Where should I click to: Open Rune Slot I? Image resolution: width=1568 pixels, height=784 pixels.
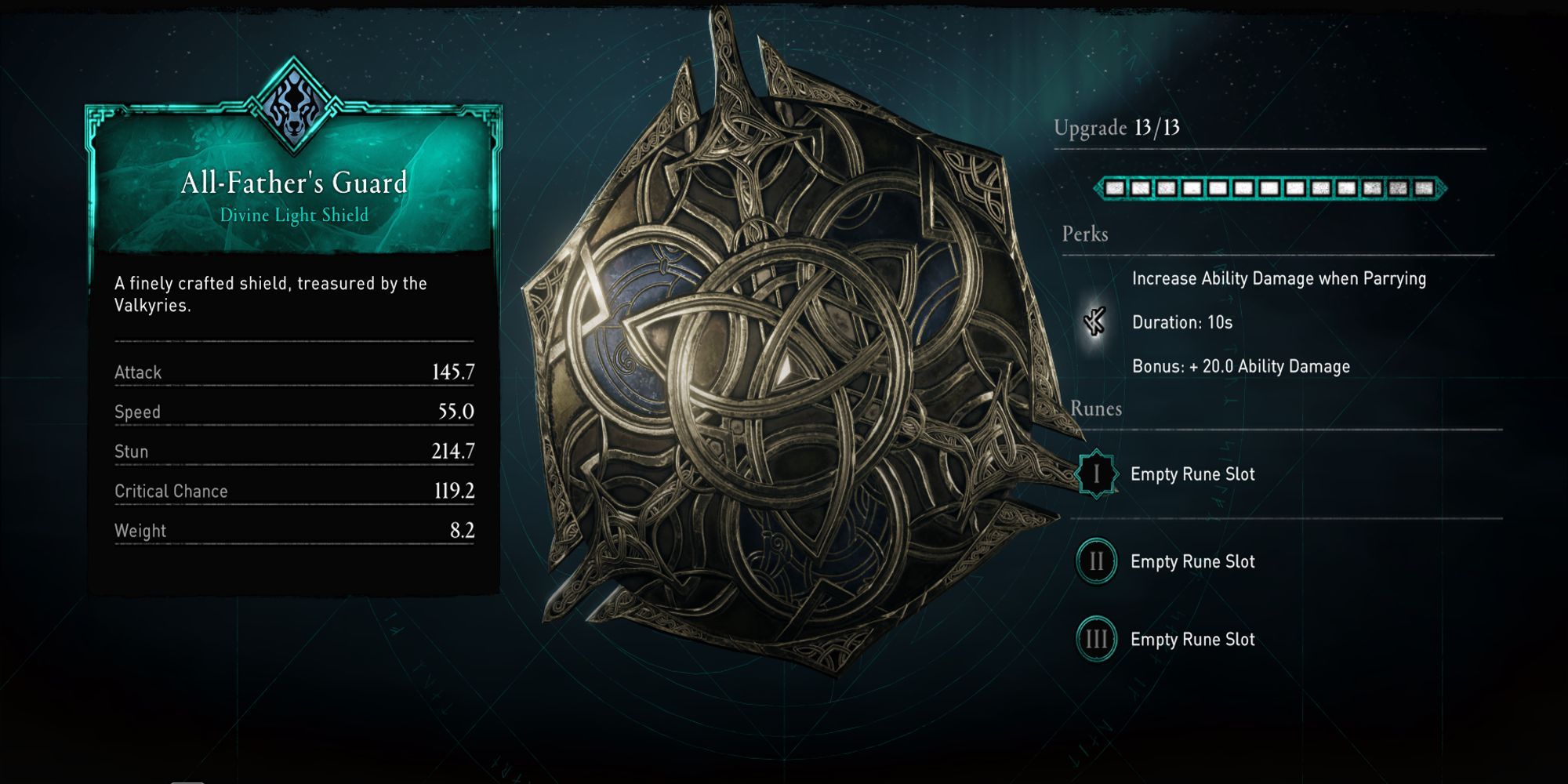pyautogui.click(x=1096, y=474)
